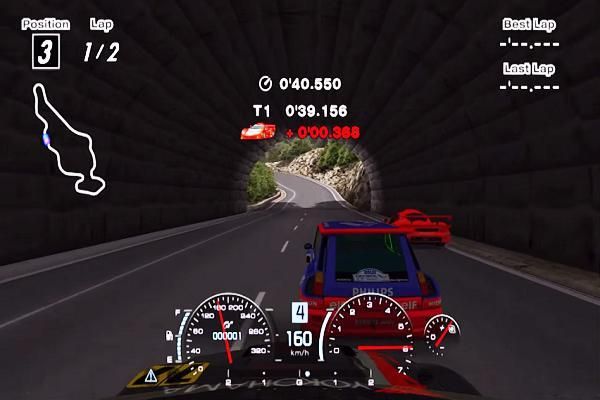Select the warning triangle icon
The image size is (600, 400).
click(152, 375)
